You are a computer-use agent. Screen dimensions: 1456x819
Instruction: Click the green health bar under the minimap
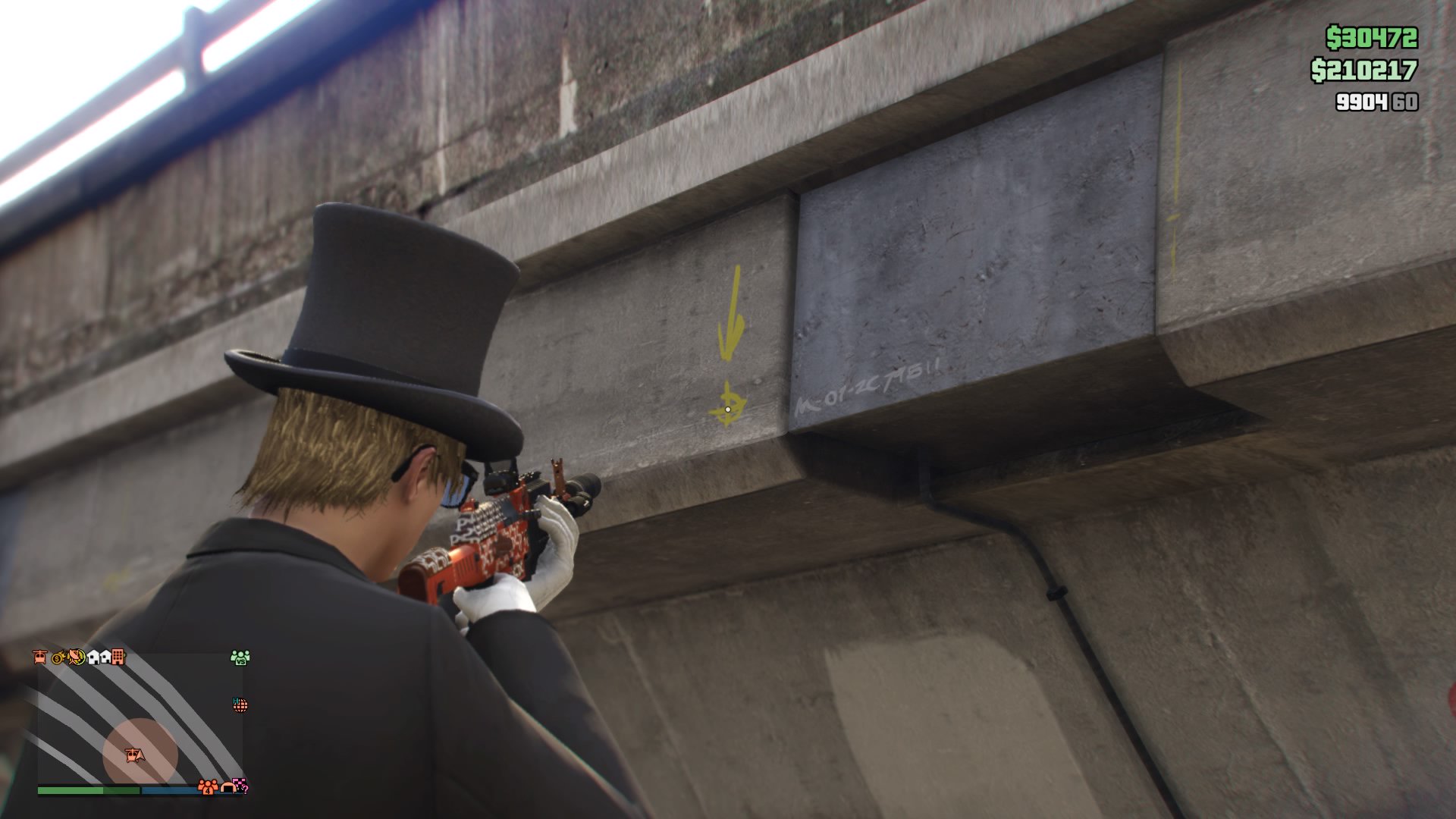[87, 789]
